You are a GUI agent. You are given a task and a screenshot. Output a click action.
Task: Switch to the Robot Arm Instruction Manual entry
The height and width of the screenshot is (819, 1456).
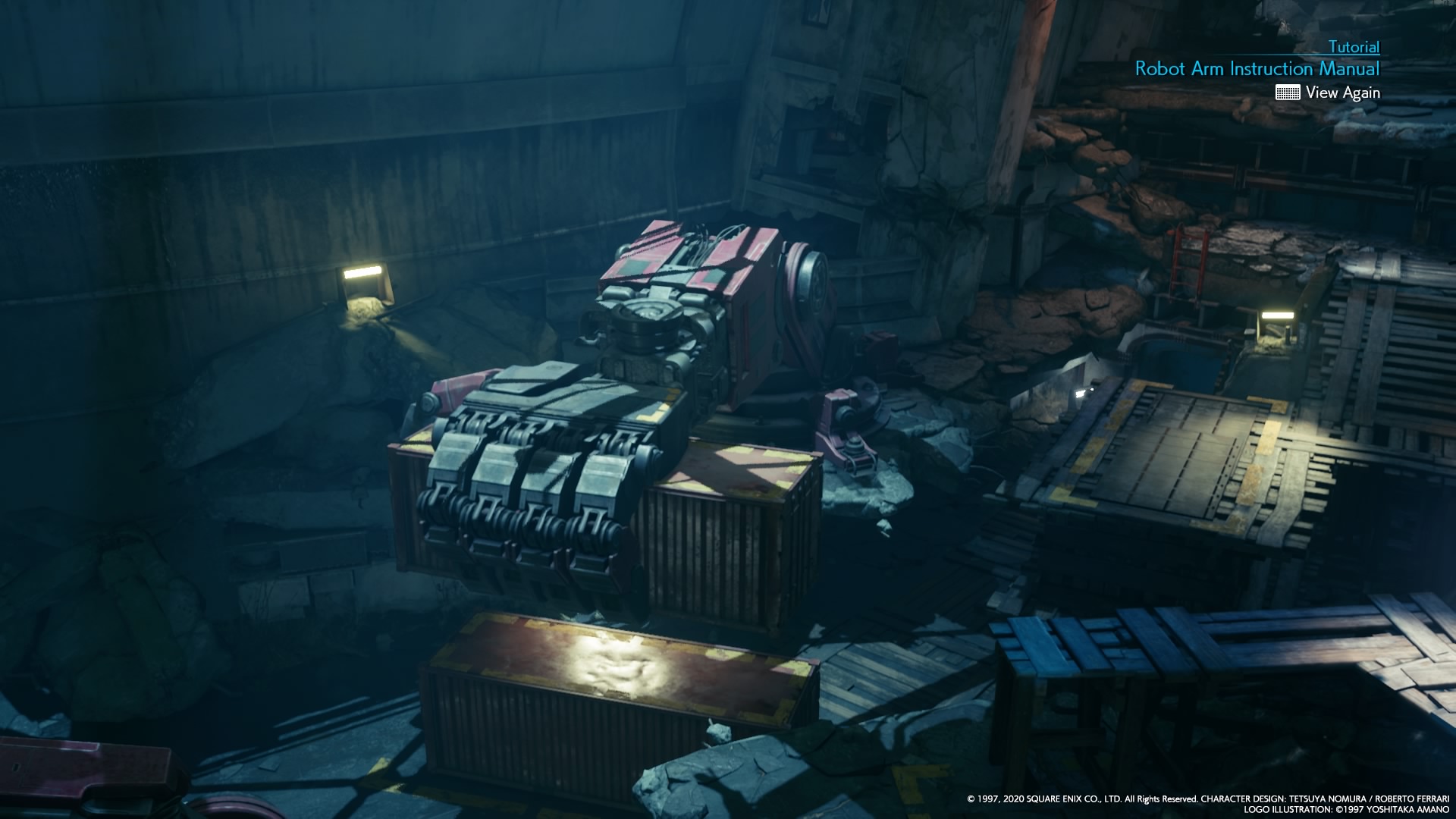[1257, 68]
